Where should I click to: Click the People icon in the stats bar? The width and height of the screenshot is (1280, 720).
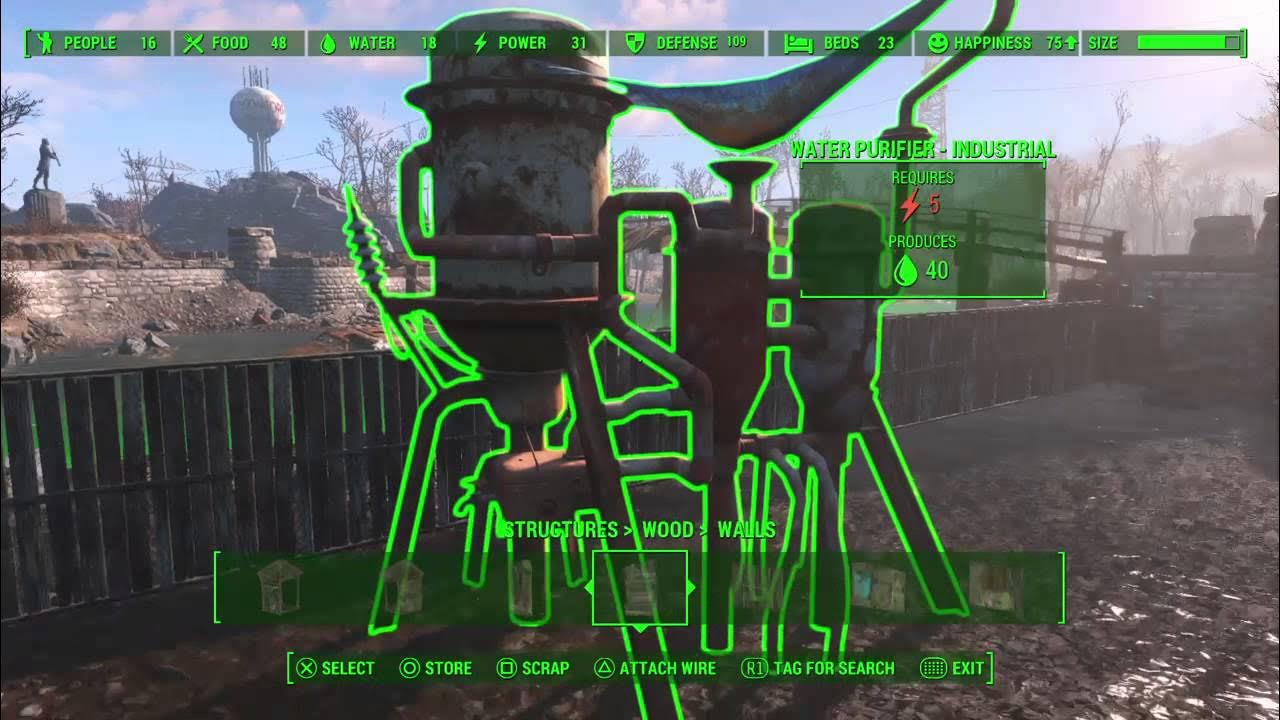coord(45,43)
